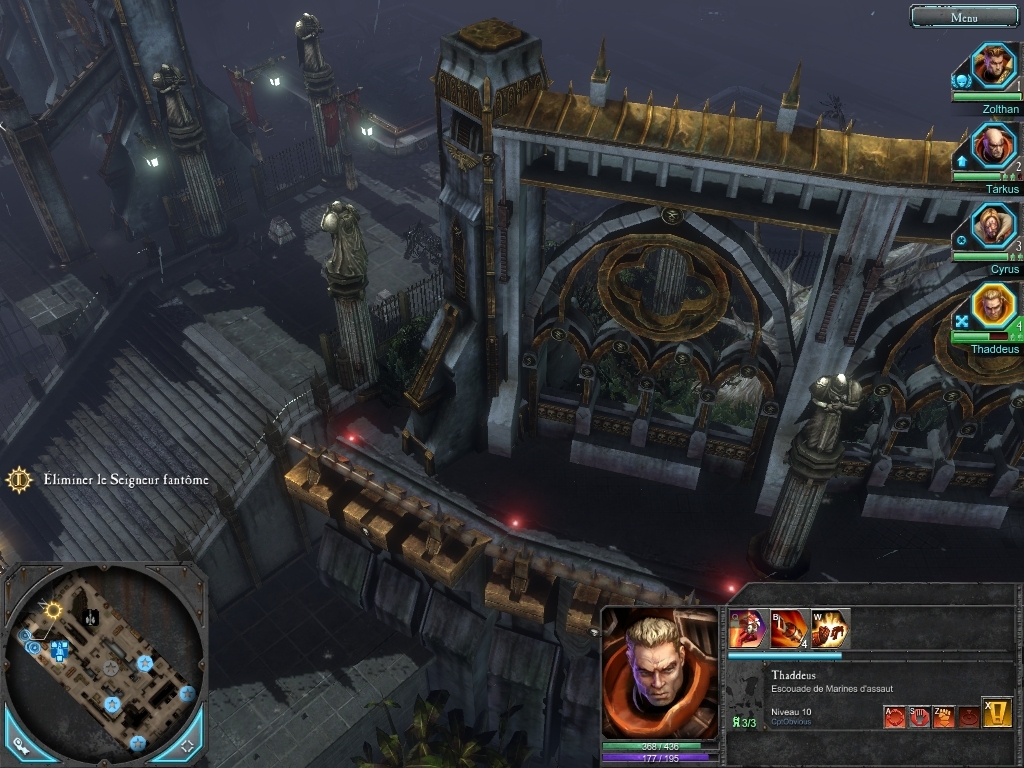1024x768 pixels.
Task: Select Zolthan's squad portrait
Action: click(993, 65)
